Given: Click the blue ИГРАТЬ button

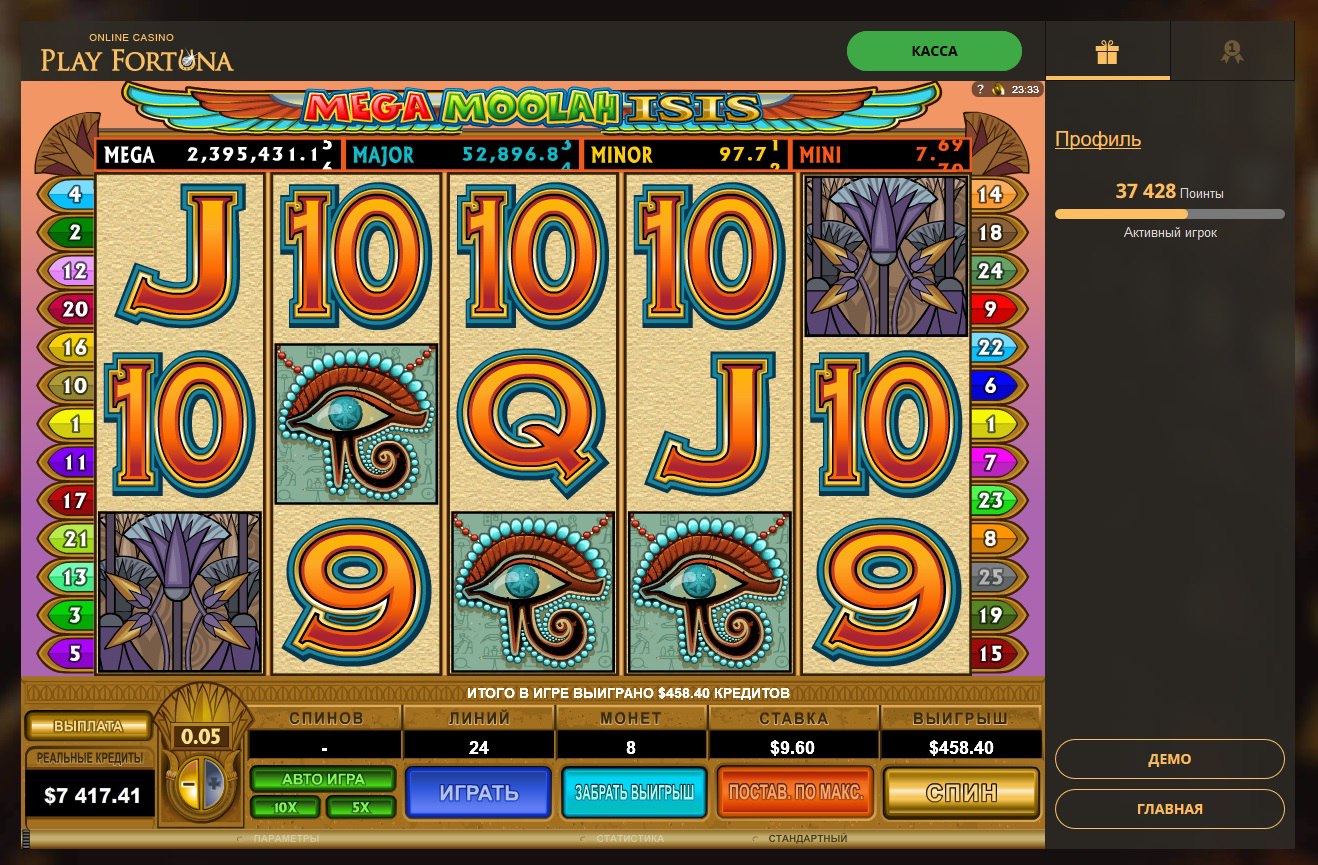Looking at the screenshot, I should click(x=478, y=793).
